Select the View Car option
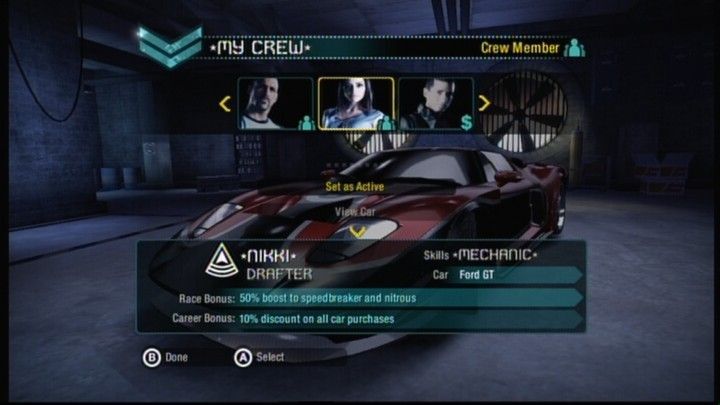This screenshot has height=405, width=720. point(355,211)
